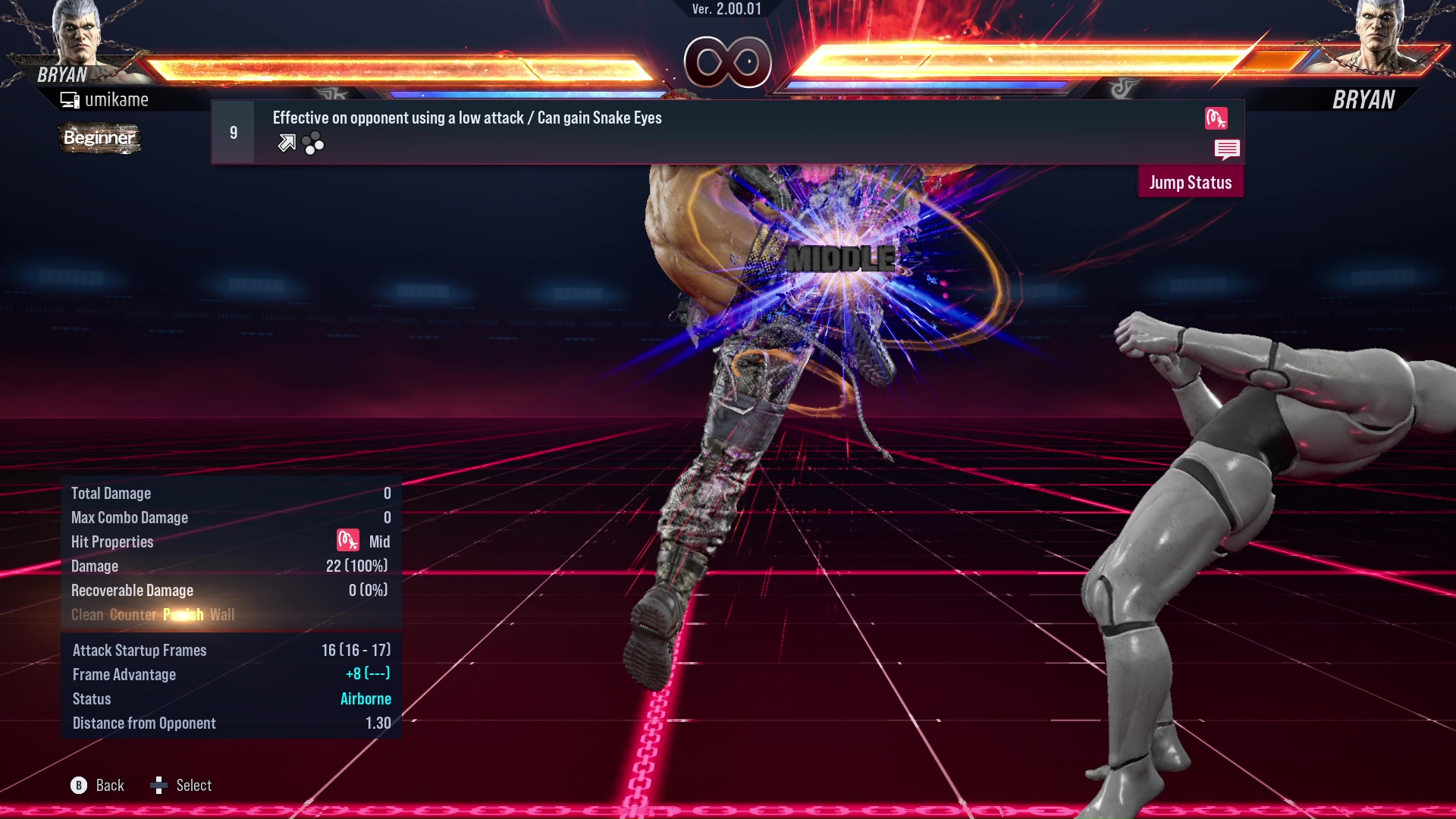This screenshot has width=1456, height=819.
Task: Click the two-button input icon in the command row
Action: [x=313, y=143]
